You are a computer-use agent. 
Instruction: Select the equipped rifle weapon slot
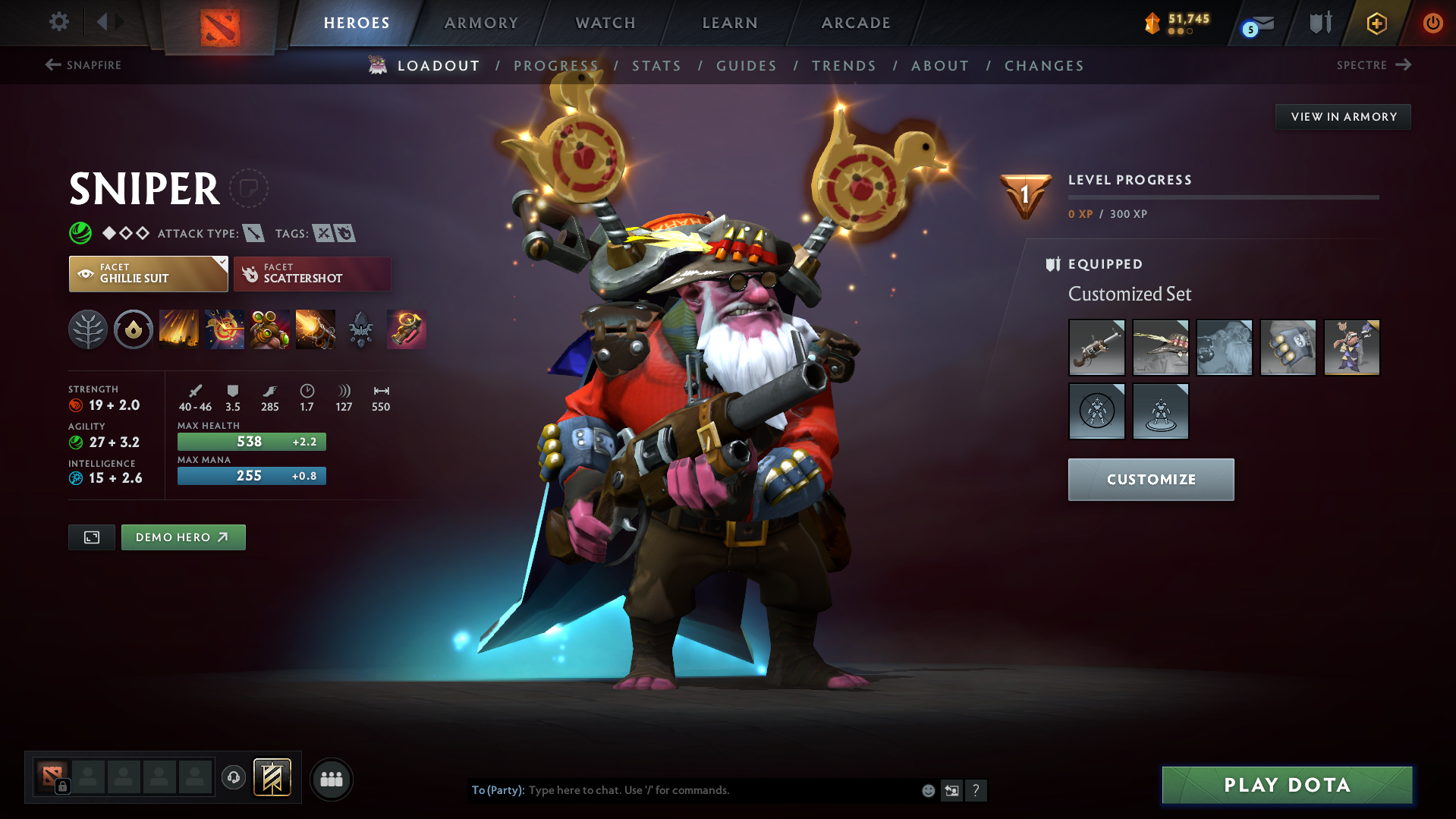point(1096,348)
